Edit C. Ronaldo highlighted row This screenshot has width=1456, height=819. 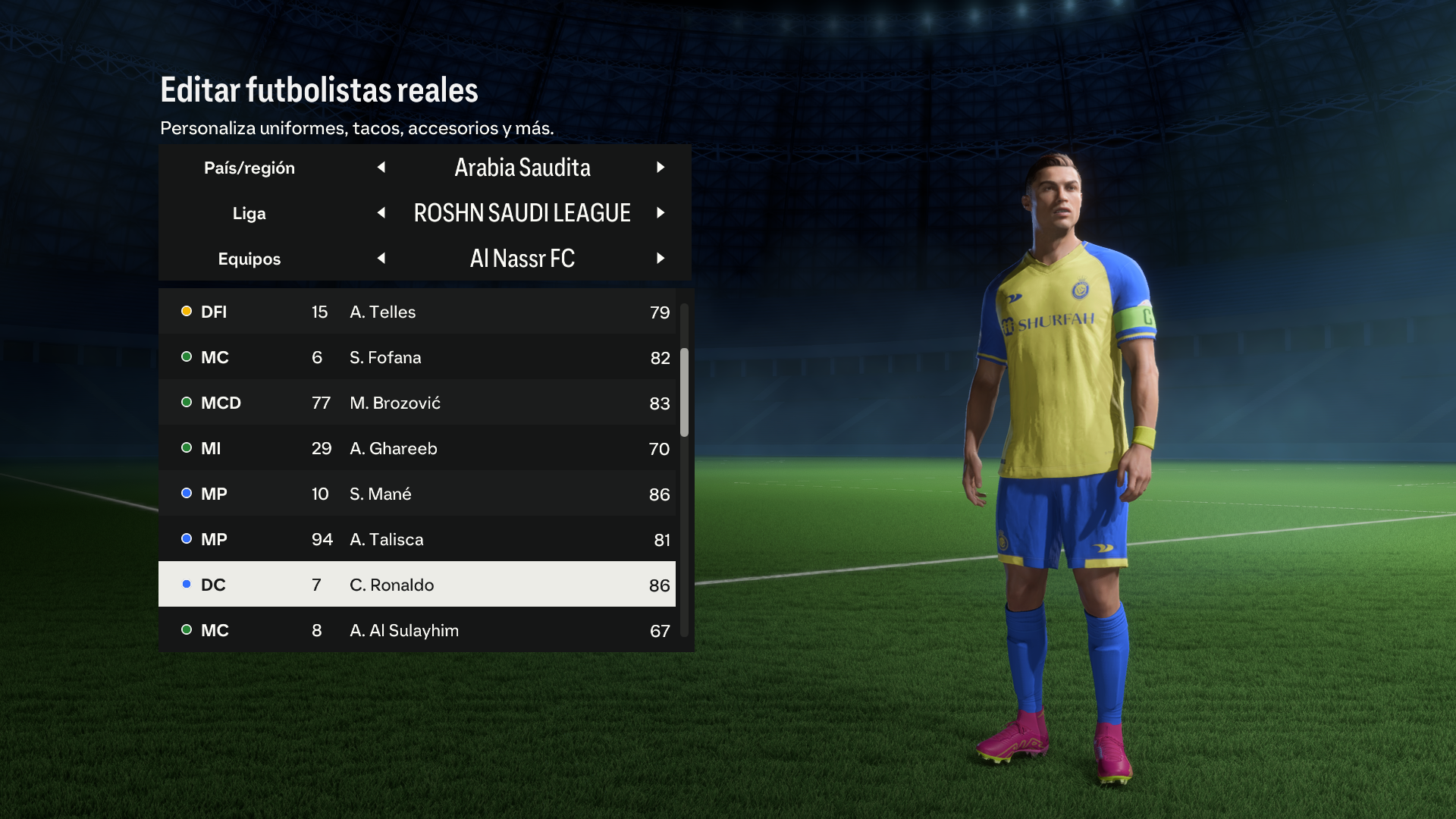[417, 585]
